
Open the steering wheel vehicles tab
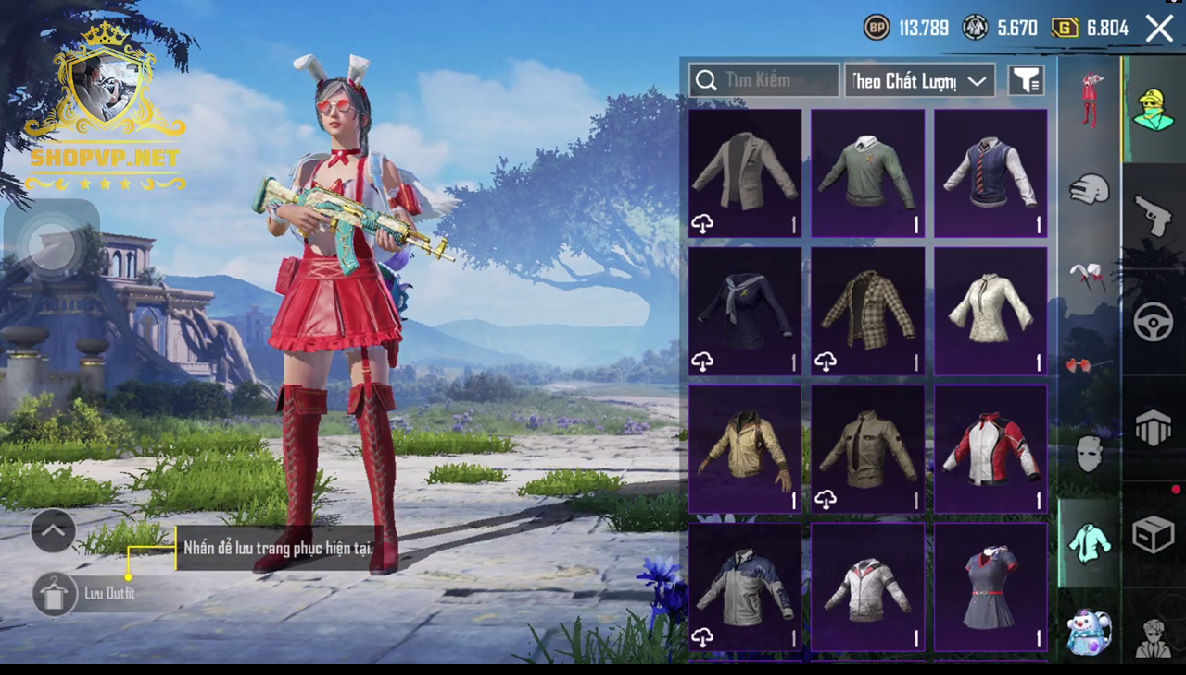pos(1153,322)
